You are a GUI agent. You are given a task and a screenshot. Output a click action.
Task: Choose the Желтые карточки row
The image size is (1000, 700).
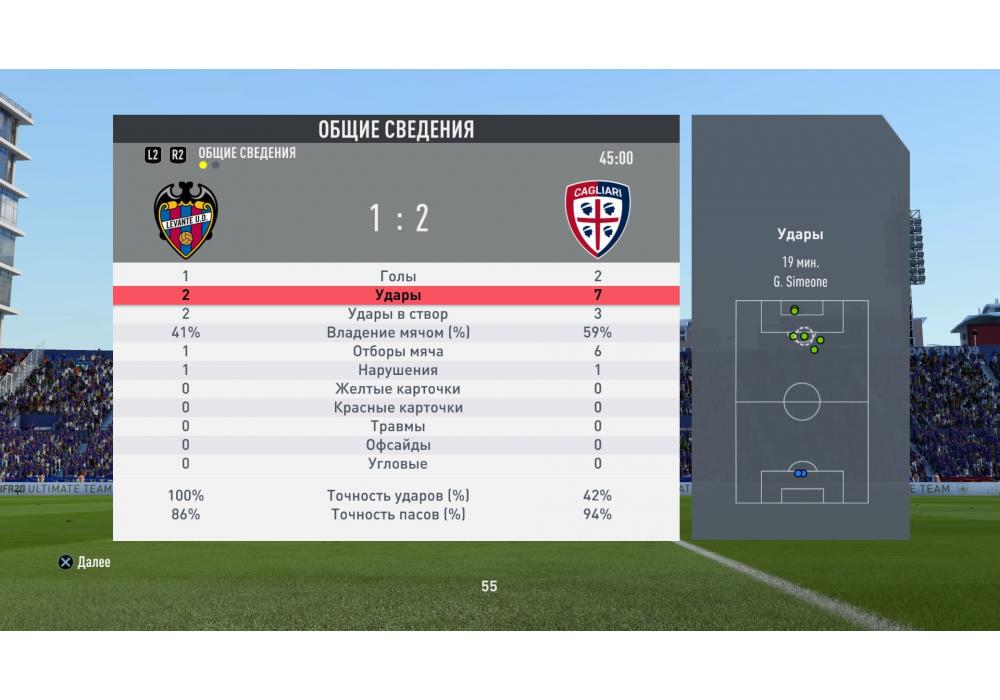coord(398,389)
